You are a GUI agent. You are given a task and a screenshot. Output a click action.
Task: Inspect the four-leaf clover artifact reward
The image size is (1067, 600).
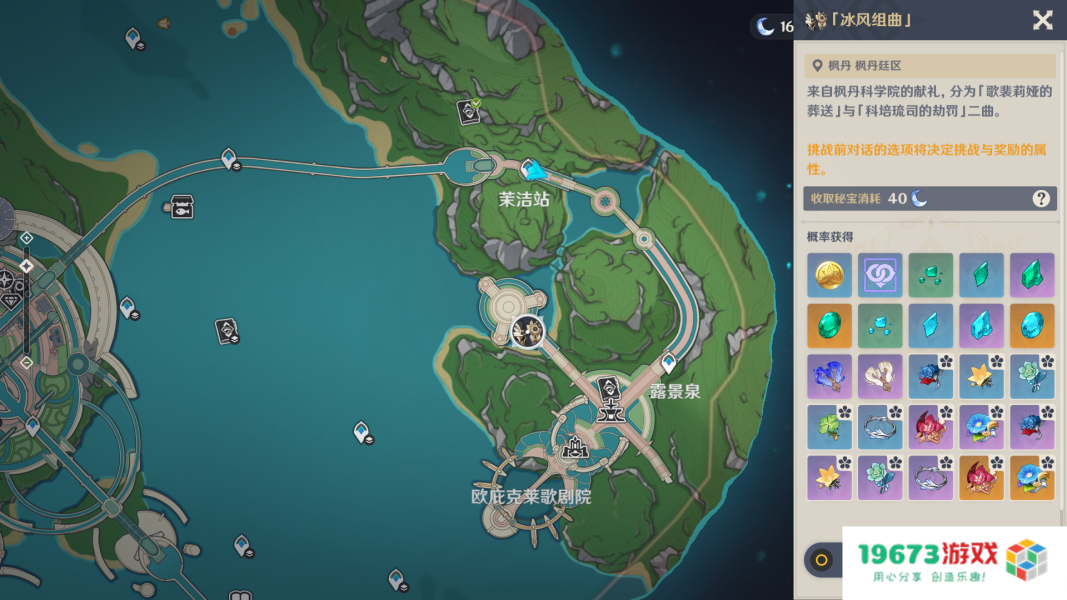coord(829,427)
